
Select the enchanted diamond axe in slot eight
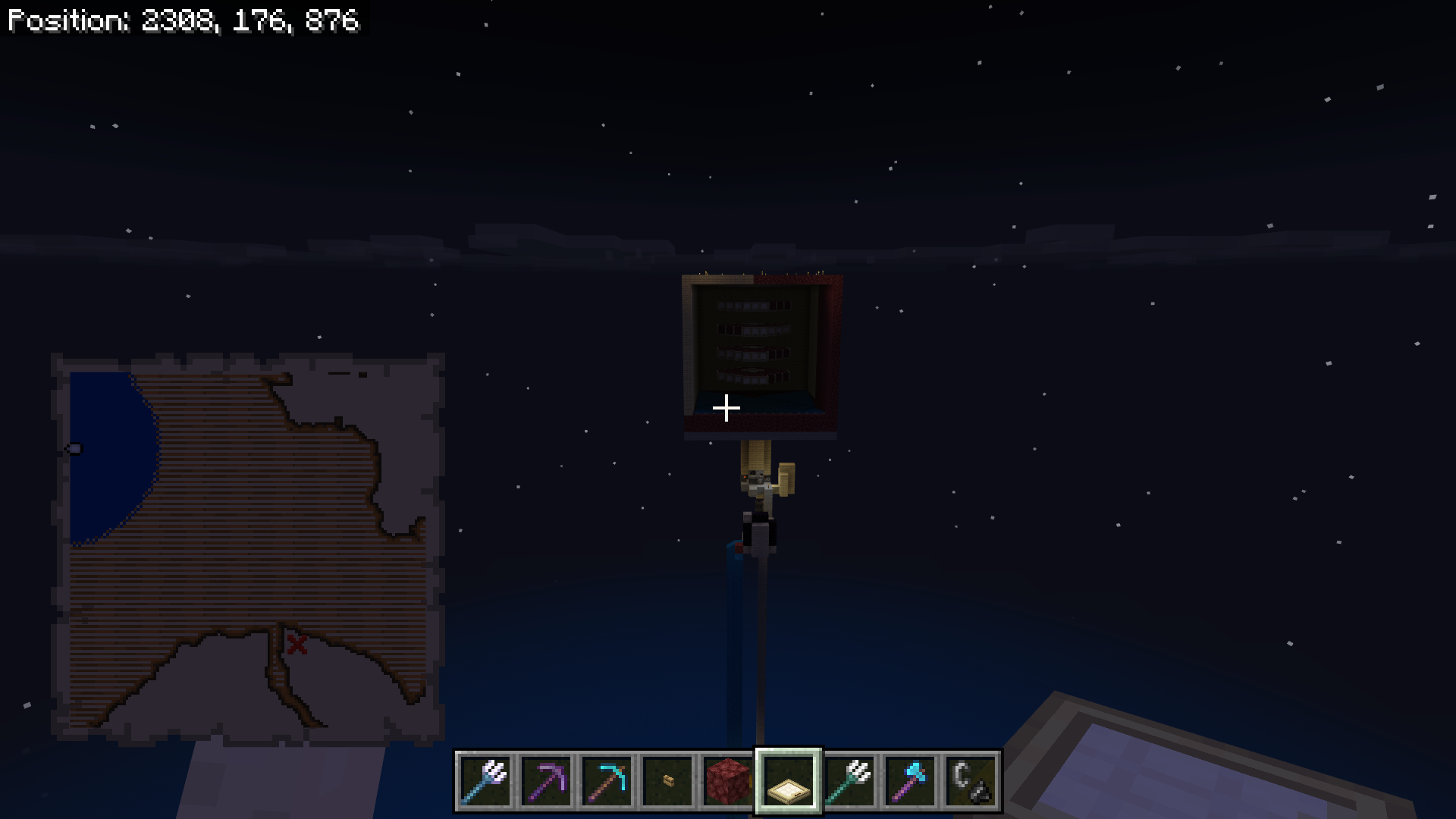911,782
